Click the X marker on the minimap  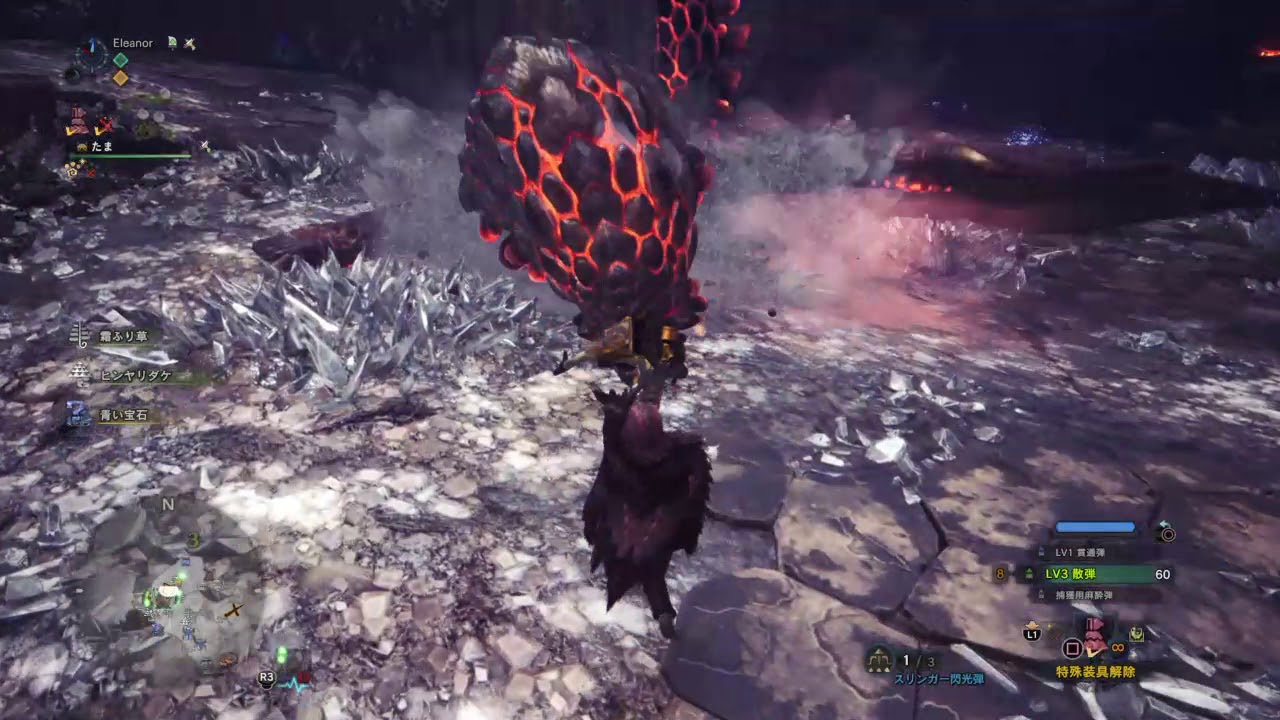236,609
